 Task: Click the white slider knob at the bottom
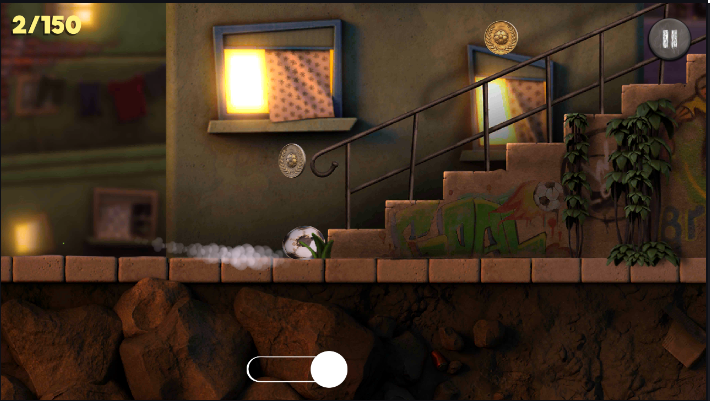[x=328, y=369]
